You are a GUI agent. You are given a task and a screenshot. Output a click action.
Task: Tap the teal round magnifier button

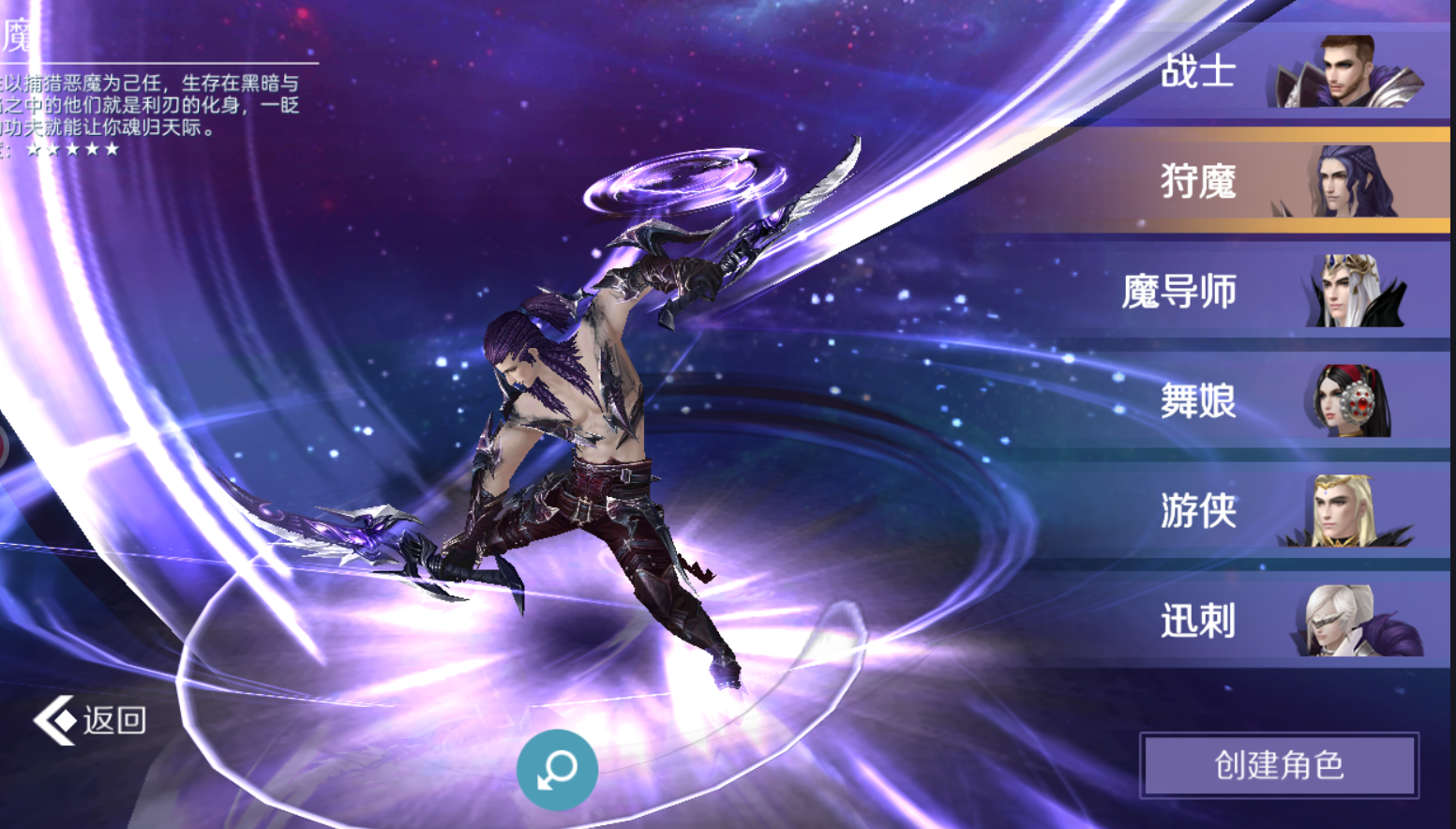click(557, 770)
